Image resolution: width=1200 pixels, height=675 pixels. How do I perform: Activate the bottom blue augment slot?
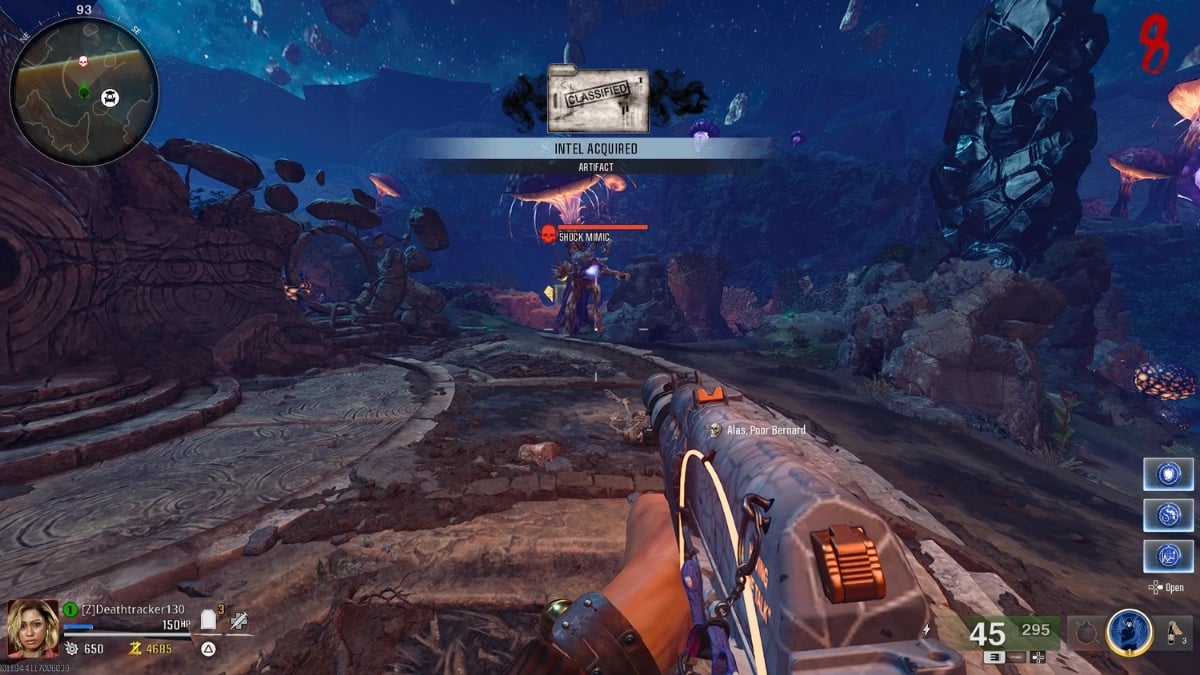(x=1168, y=554)
